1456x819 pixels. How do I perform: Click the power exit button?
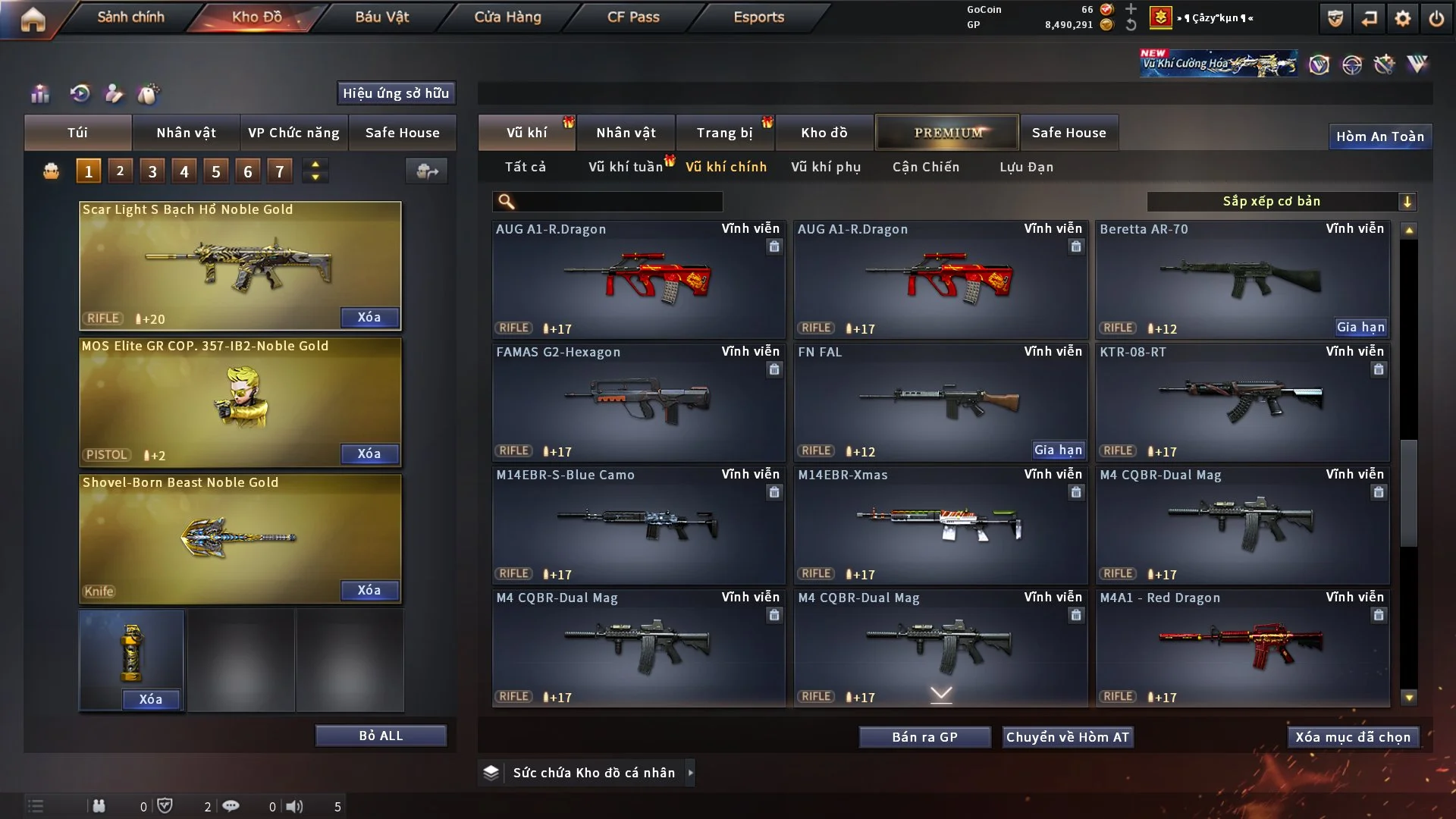(1436, 19)
